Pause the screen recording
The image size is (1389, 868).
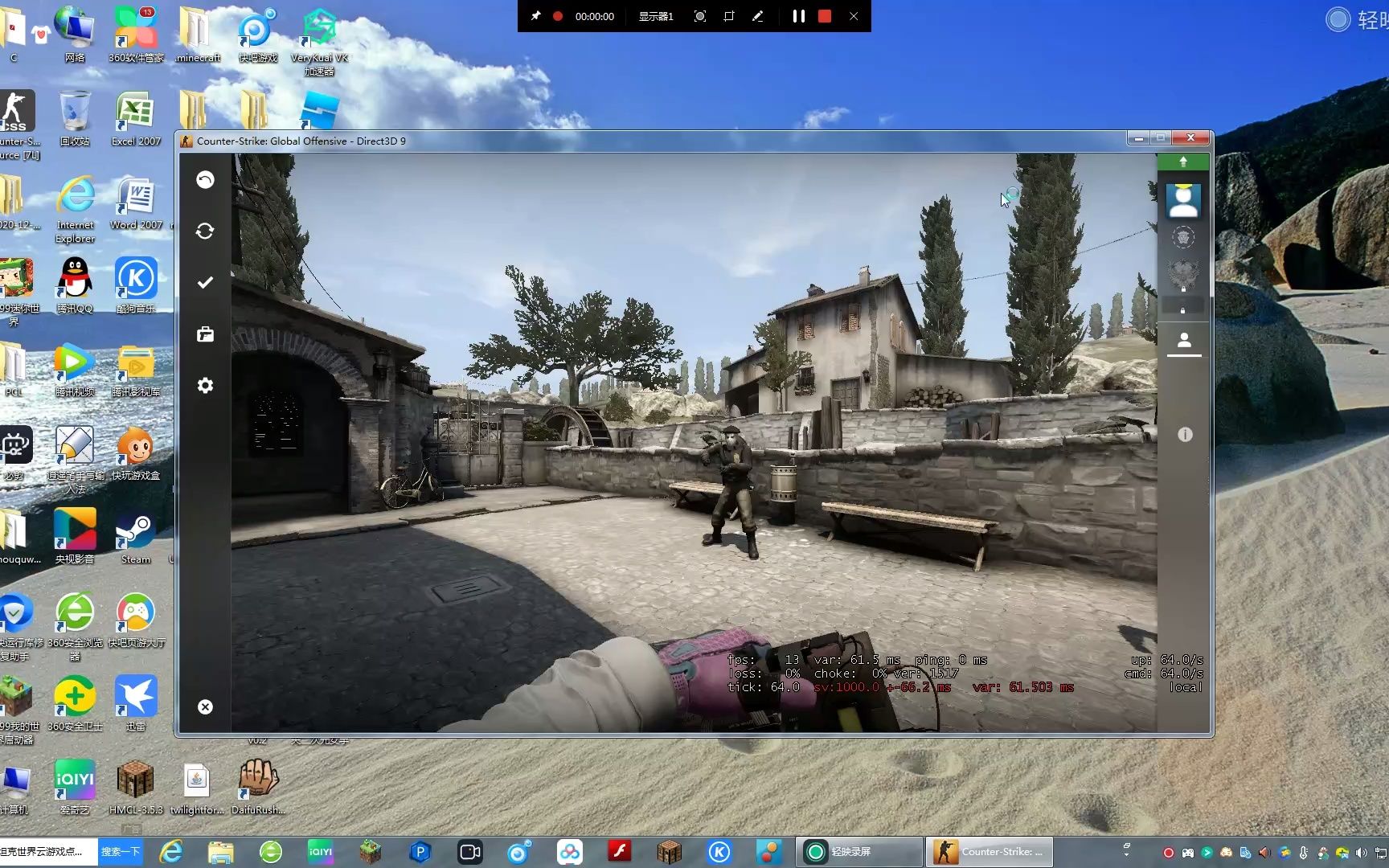click(x=798, y=16)
